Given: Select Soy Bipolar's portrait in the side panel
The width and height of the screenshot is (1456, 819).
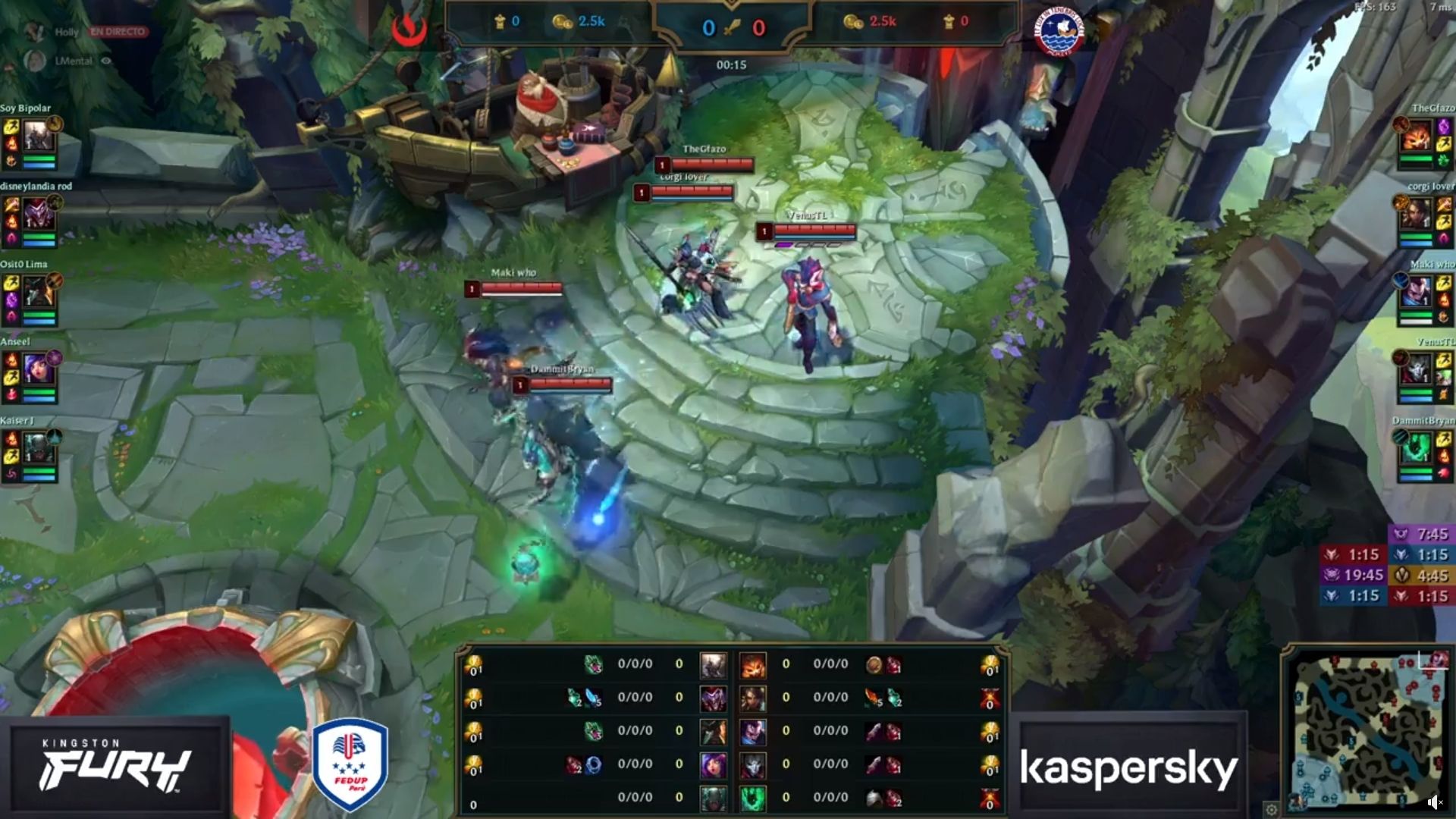Looking at the screenshot, I should coord(38,137).
